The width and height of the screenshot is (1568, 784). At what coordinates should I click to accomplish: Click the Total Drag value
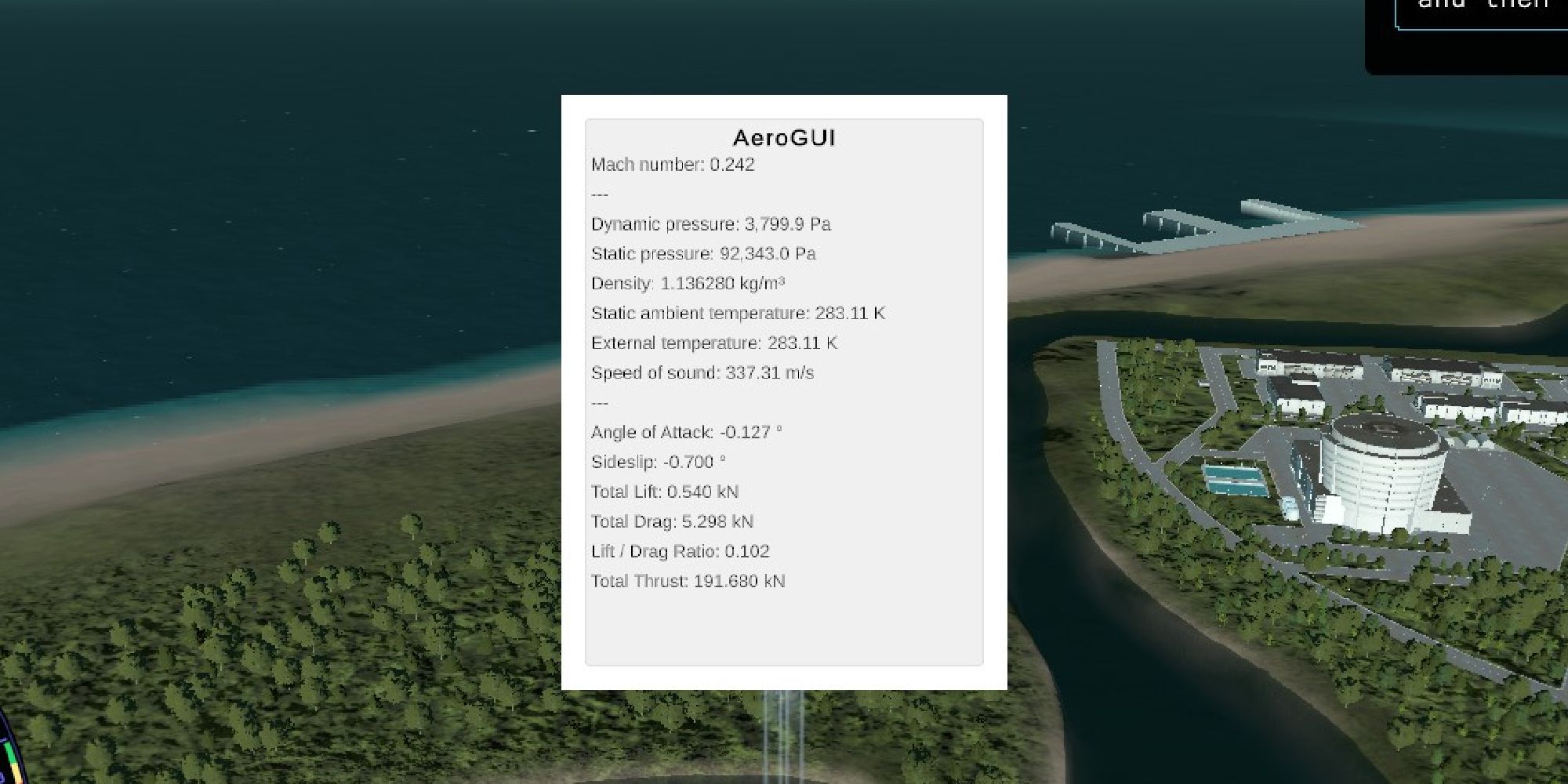click(672, 521)
